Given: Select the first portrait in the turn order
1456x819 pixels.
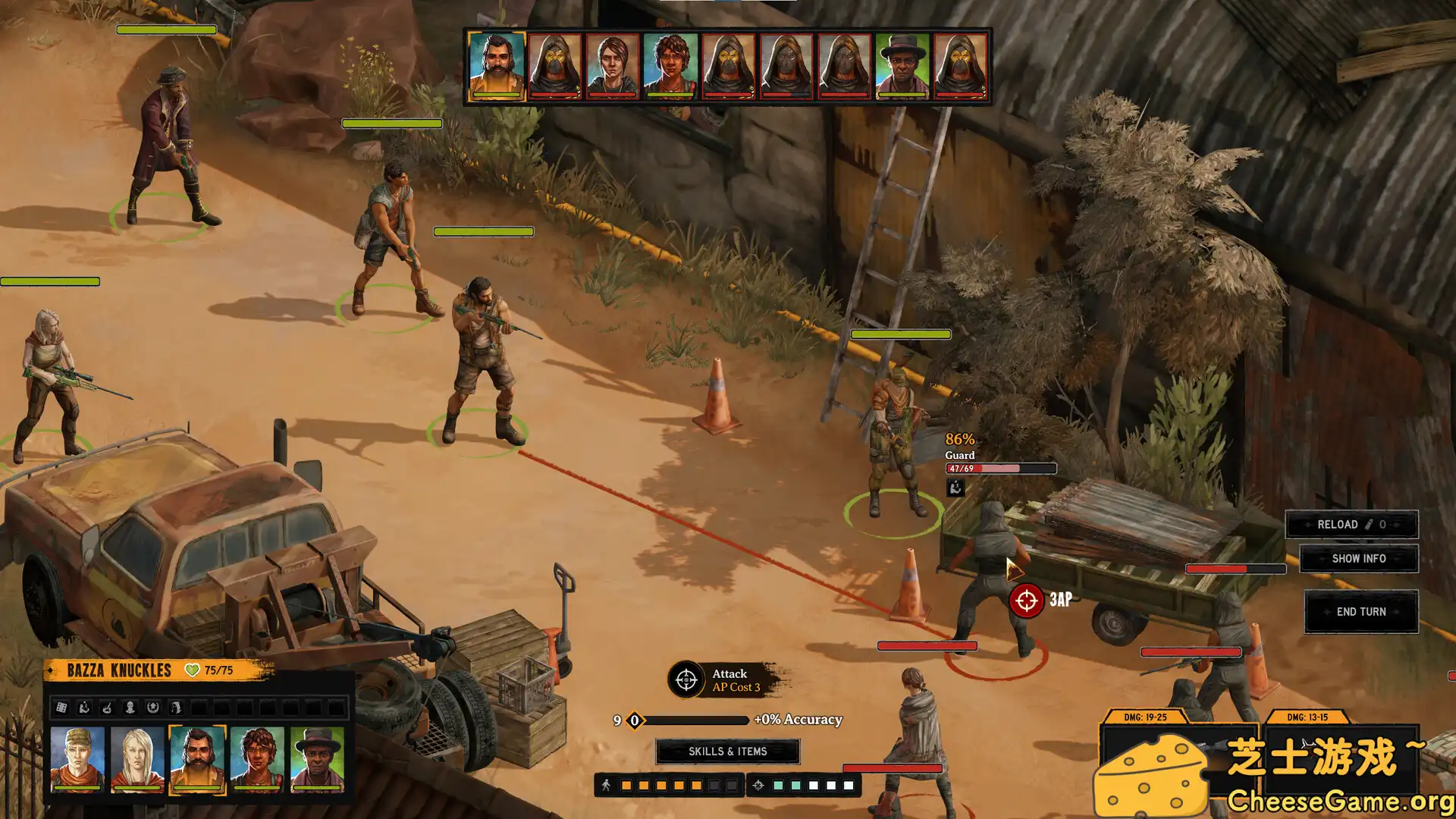Looking at the screenshot, I should (497, 66).
